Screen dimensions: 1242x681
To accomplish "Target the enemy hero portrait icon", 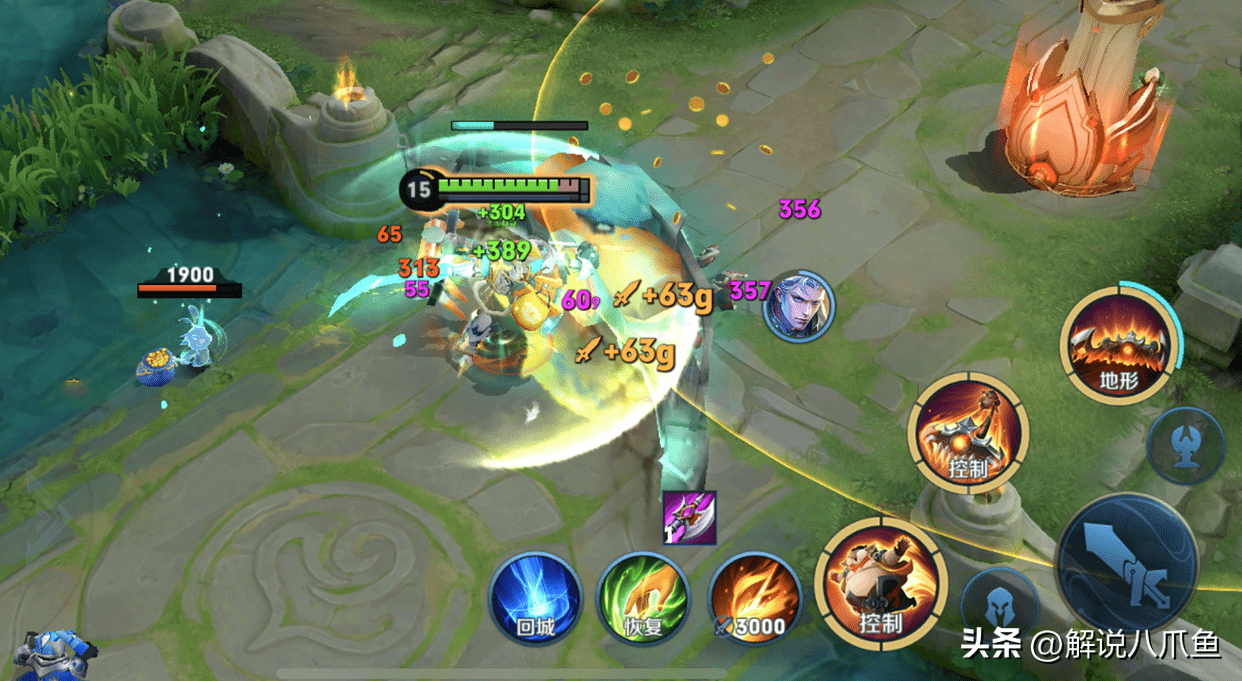I will pyautogui.click(x=798, y=304).
